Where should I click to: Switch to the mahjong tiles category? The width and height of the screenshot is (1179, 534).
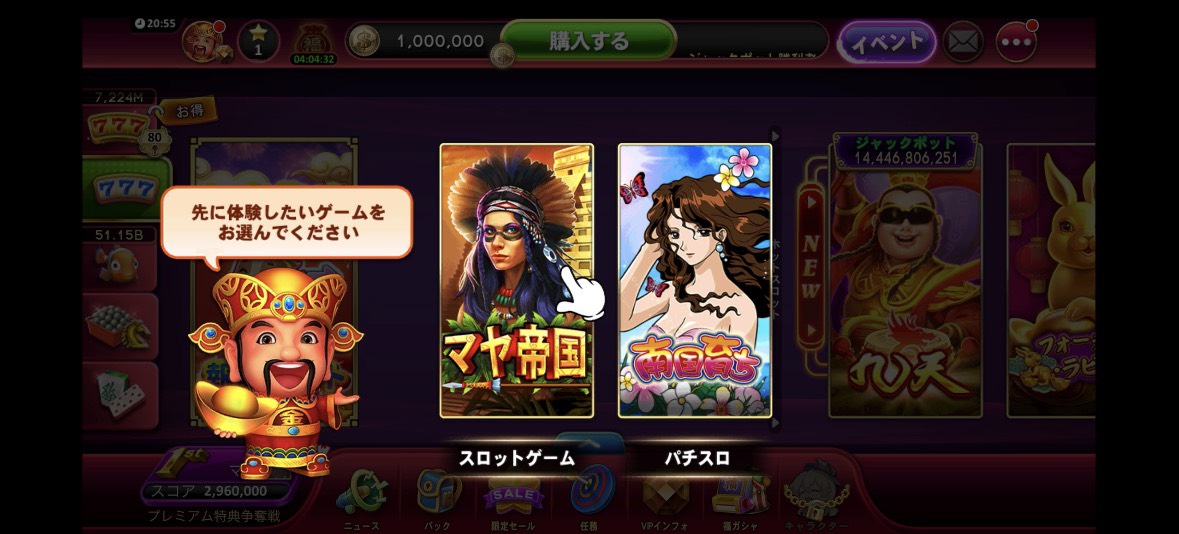(121, 394)
